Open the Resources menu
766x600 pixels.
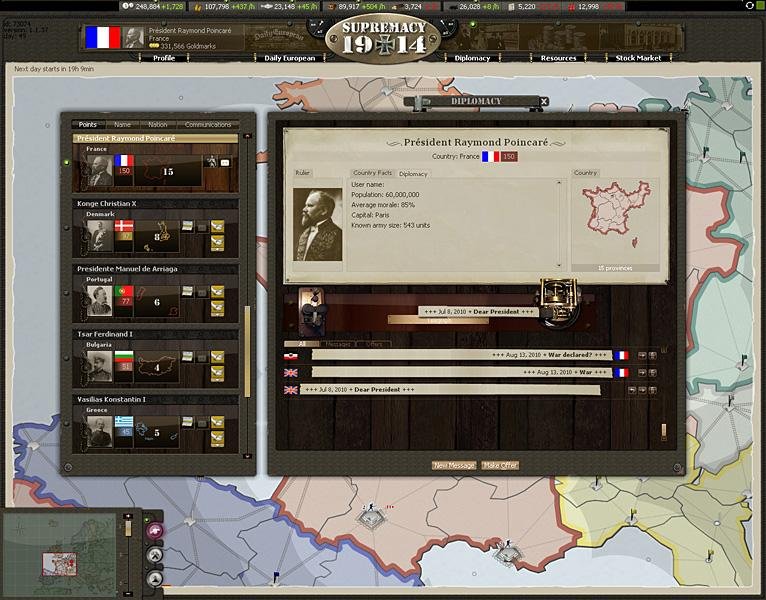[558, 58]
